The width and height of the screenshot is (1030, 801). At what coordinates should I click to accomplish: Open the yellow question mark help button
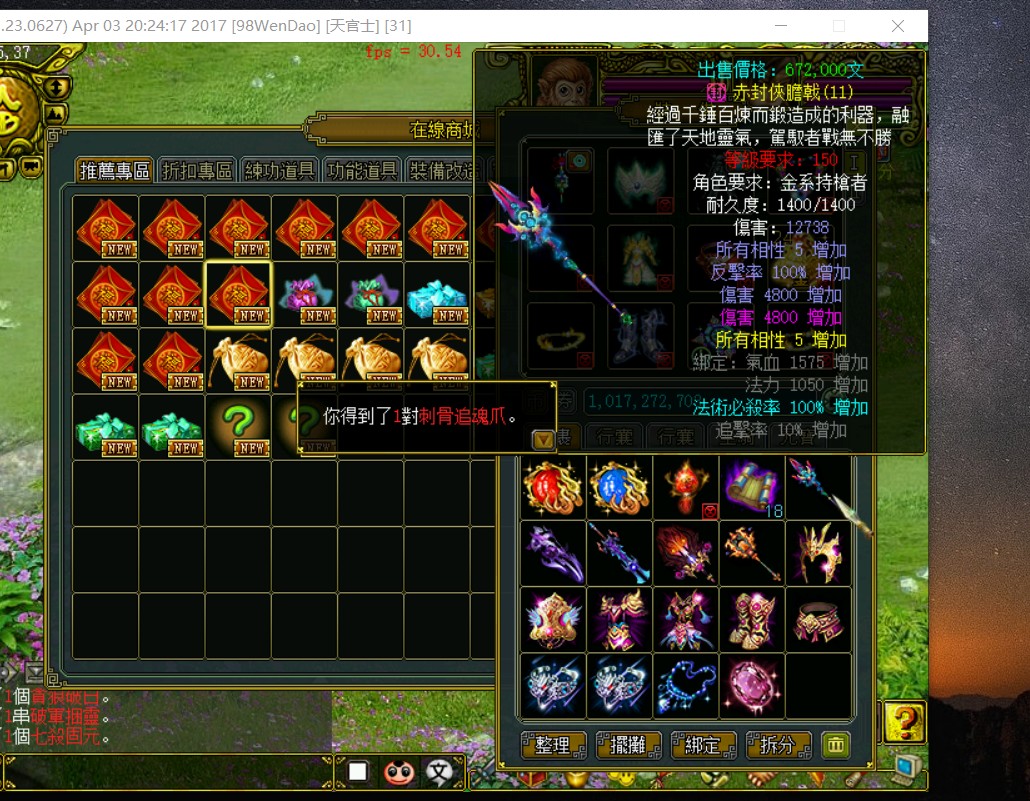pos(904,721)
